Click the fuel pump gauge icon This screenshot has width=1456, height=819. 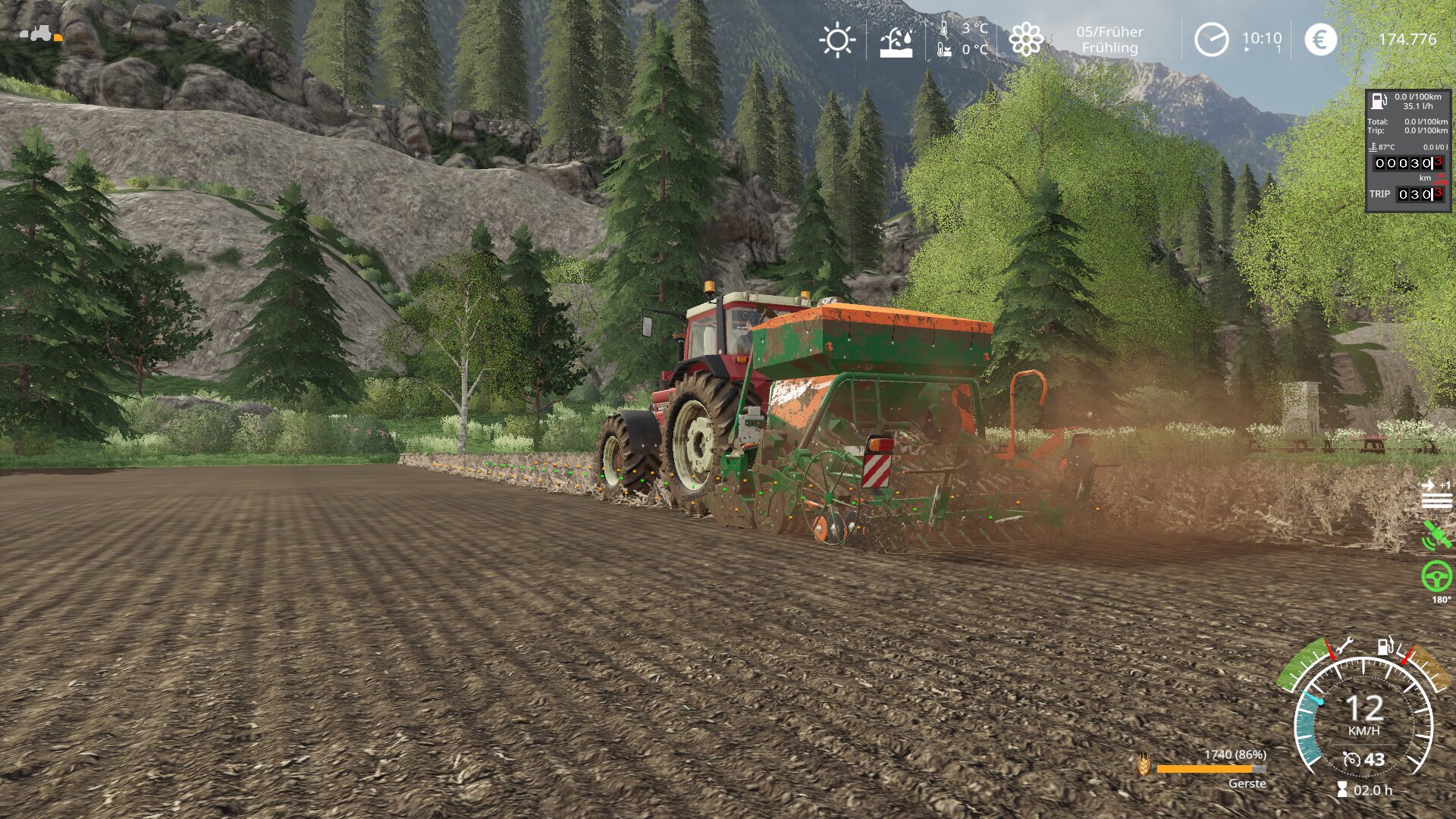tap(1385, 645)
